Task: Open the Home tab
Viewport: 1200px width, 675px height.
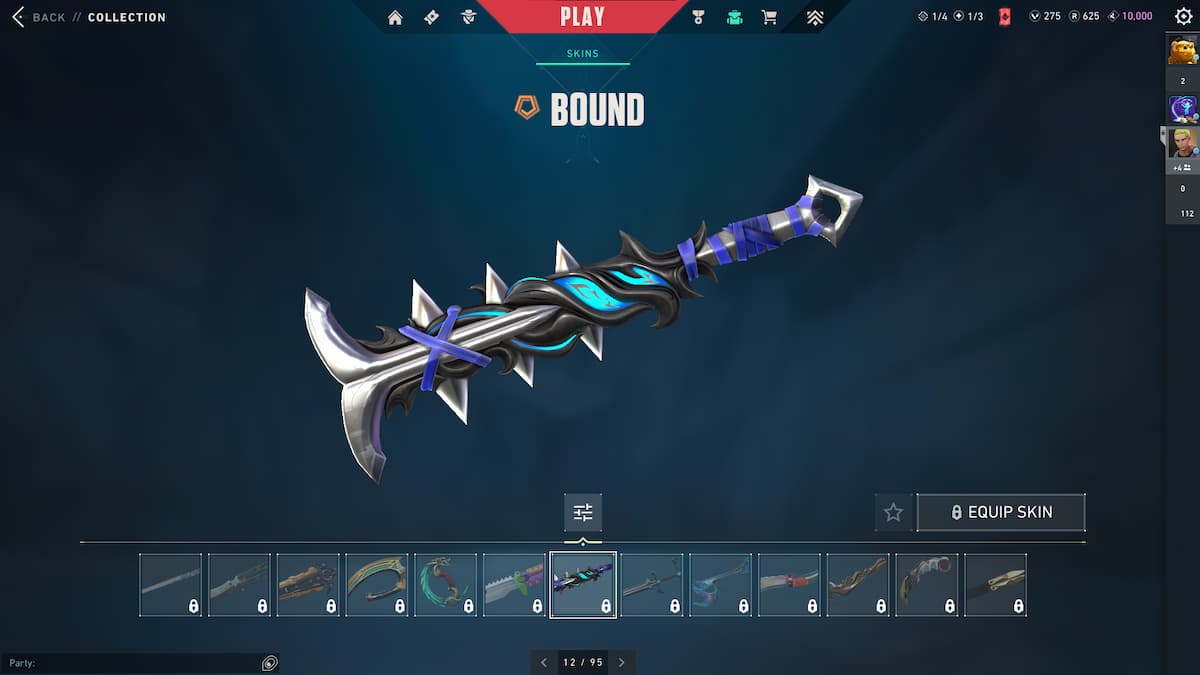Action: click(395, 17)
